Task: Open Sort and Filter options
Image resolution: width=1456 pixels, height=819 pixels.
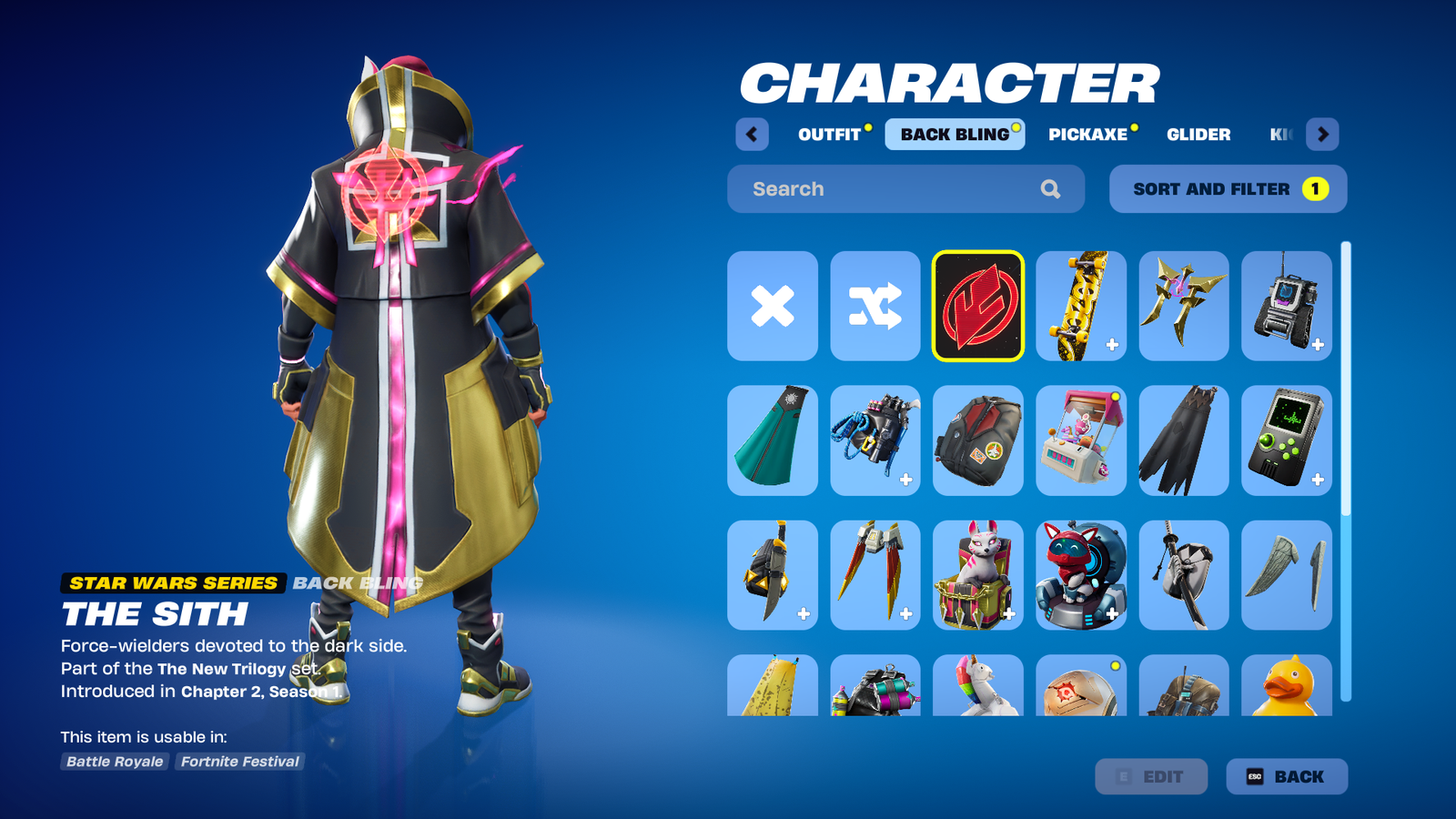Action: tap(1228, 189)
